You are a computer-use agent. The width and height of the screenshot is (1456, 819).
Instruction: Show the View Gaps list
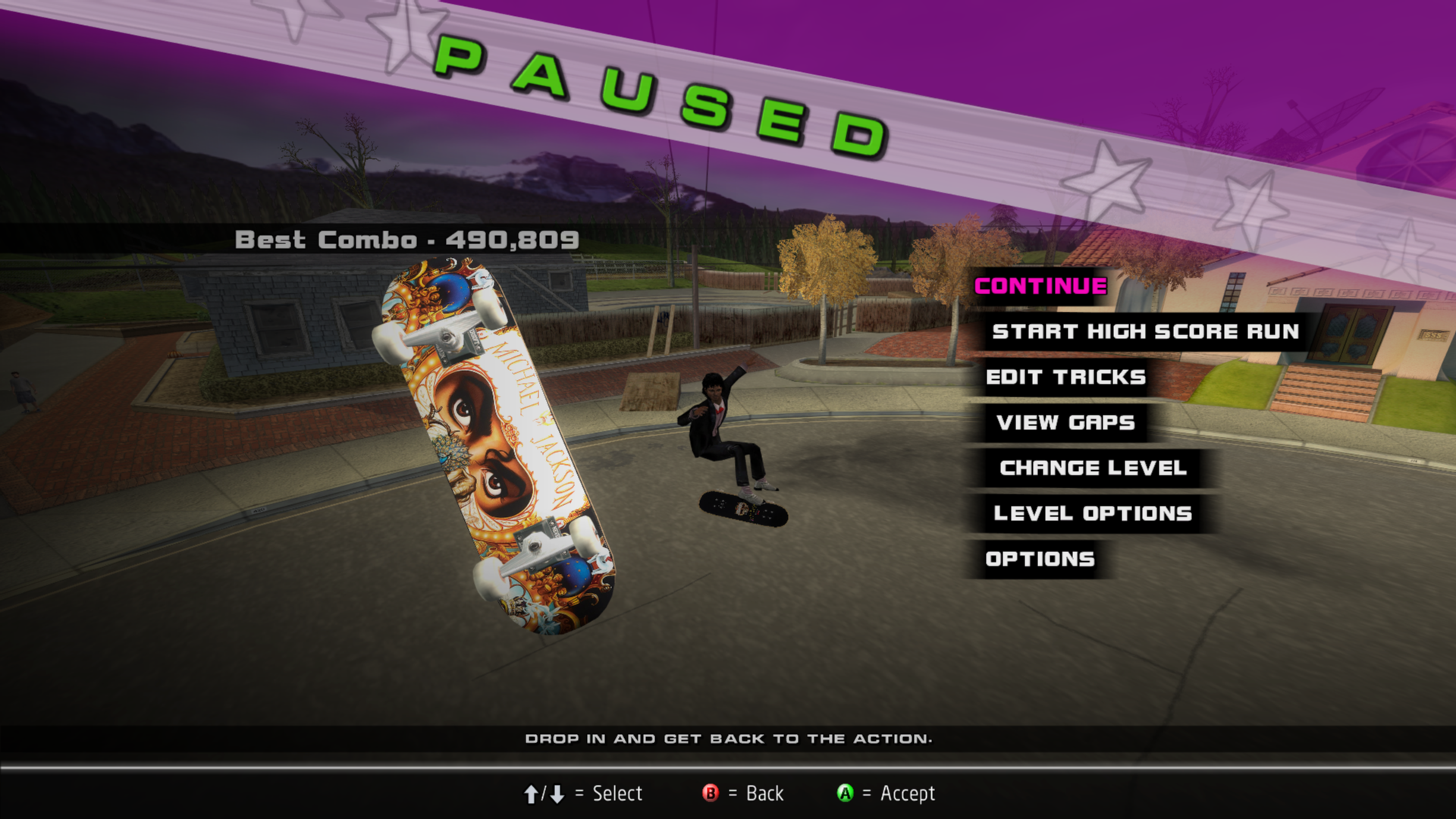coord(1065,422)
